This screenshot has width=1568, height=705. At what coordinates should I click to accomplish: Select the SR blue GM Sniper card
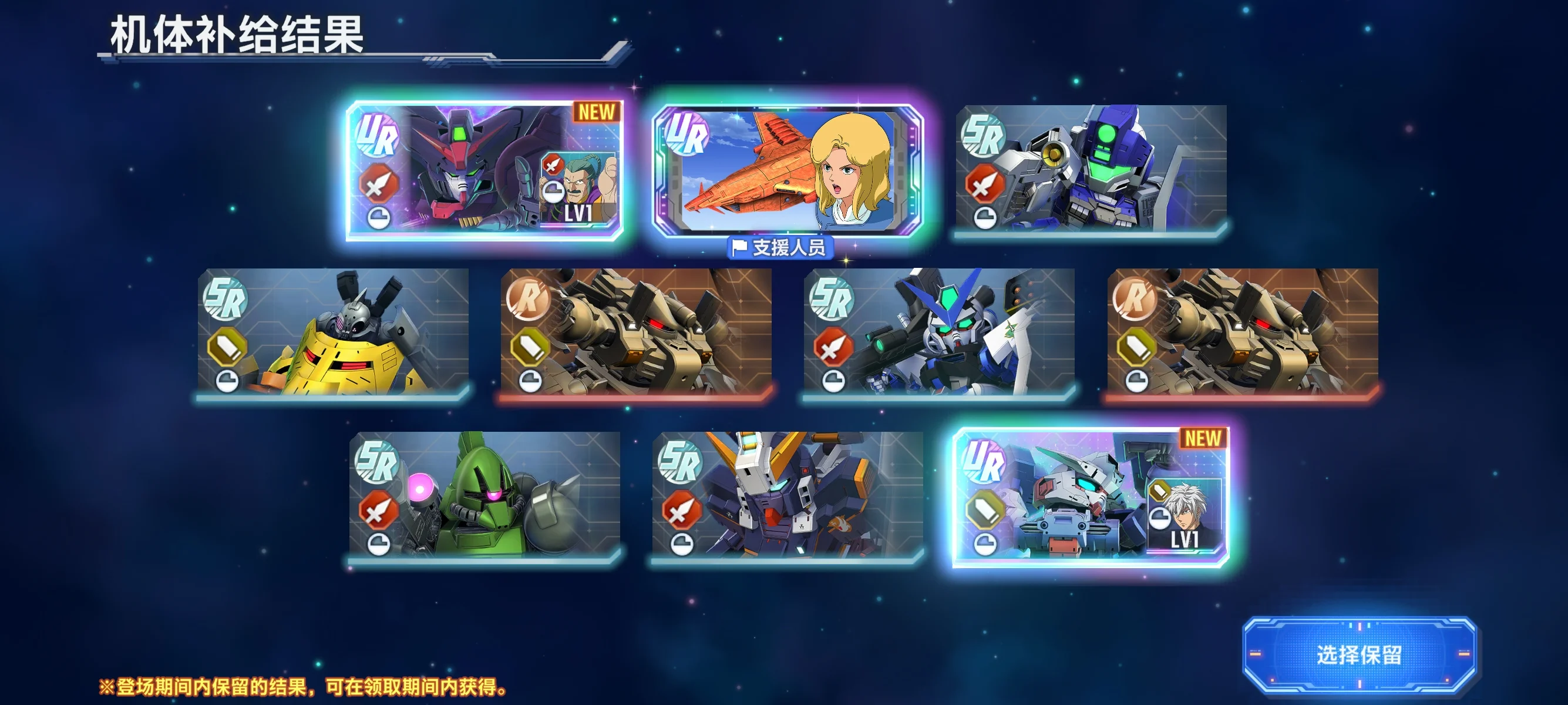coord(1091,169)
